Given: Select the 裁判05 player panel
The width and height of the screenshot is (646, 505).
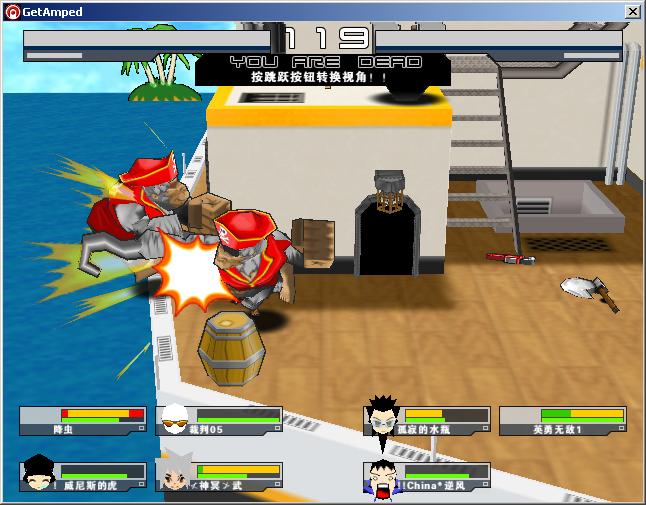Looking at the screenshot, I should coord(220,421).
